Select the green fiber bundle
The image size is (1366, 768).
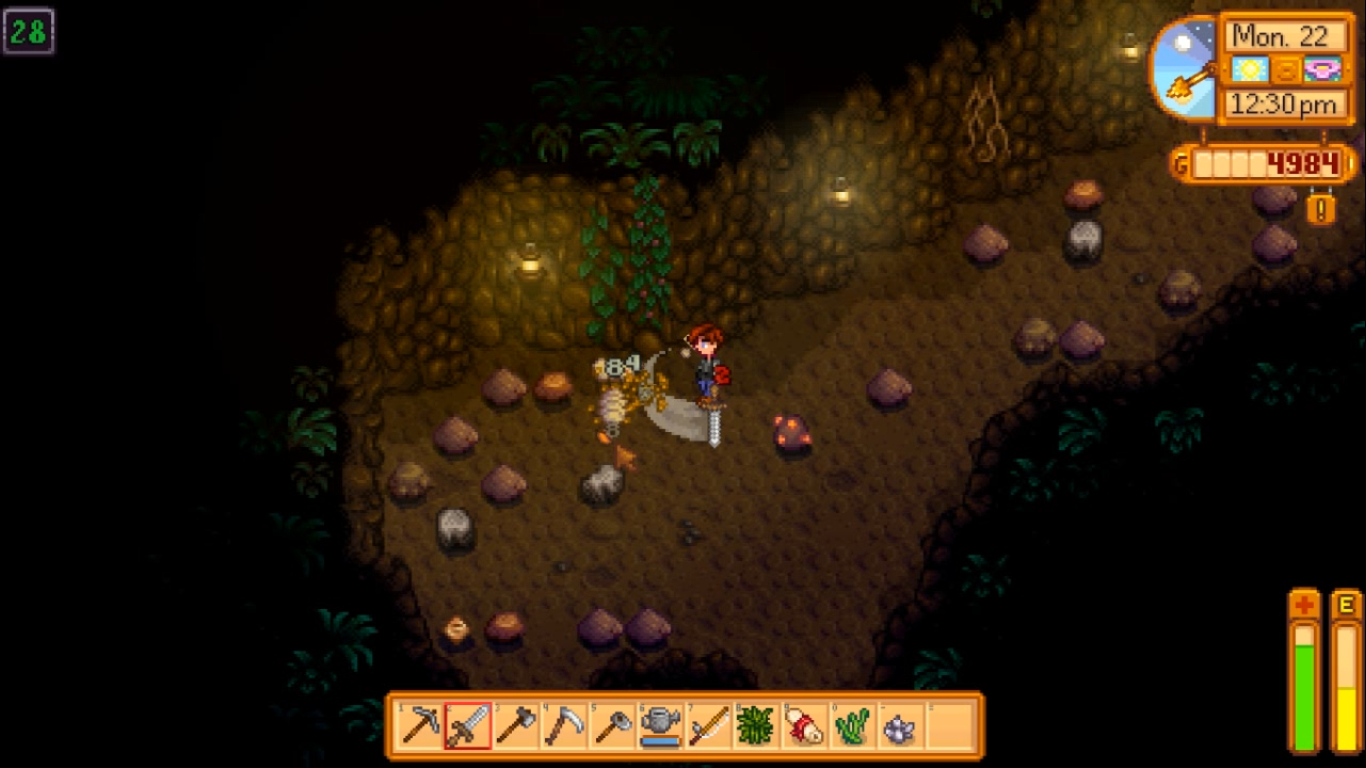coord(757,725)
